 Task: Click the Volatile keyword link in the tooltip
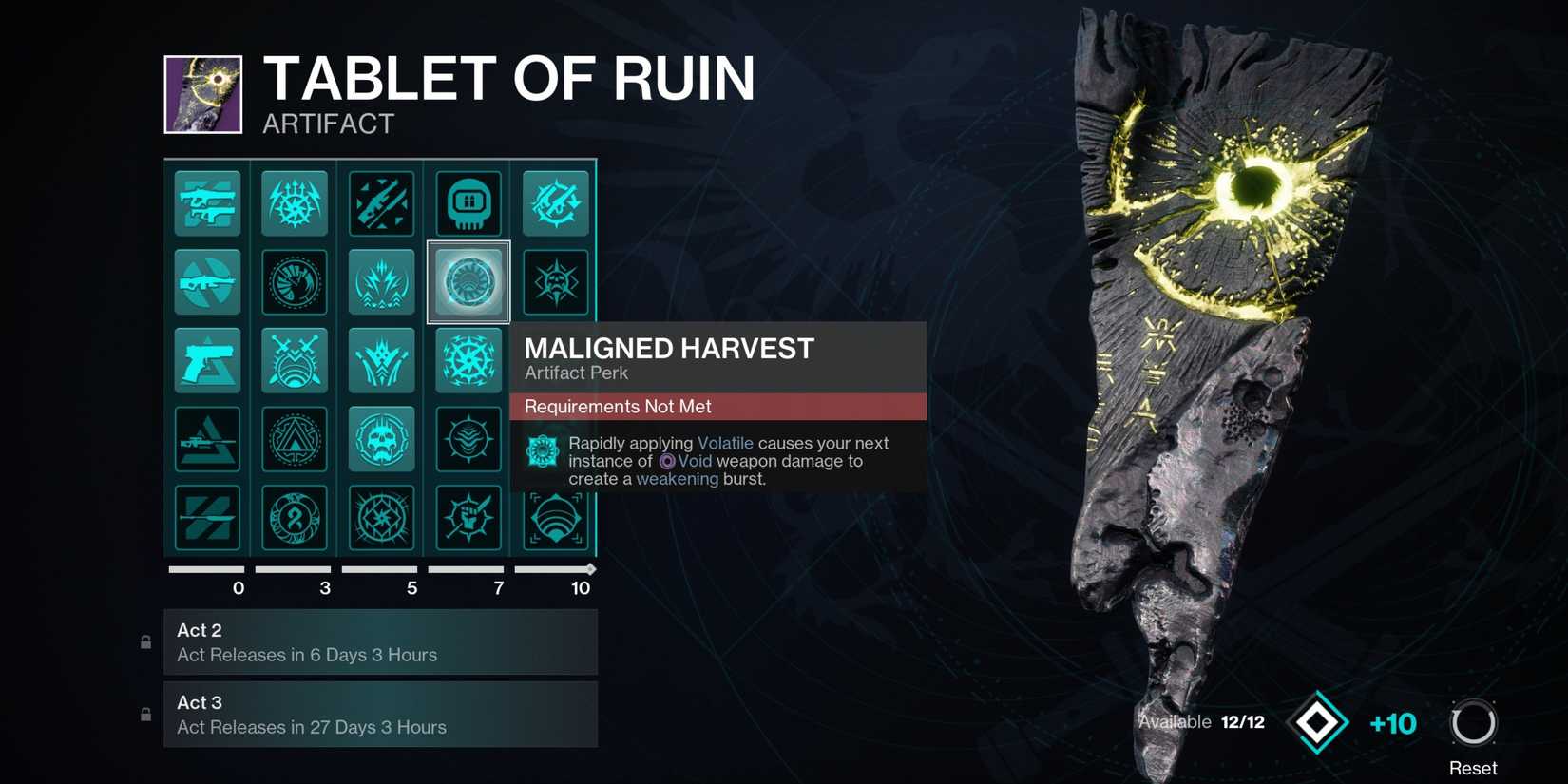[x=725, y=443]
